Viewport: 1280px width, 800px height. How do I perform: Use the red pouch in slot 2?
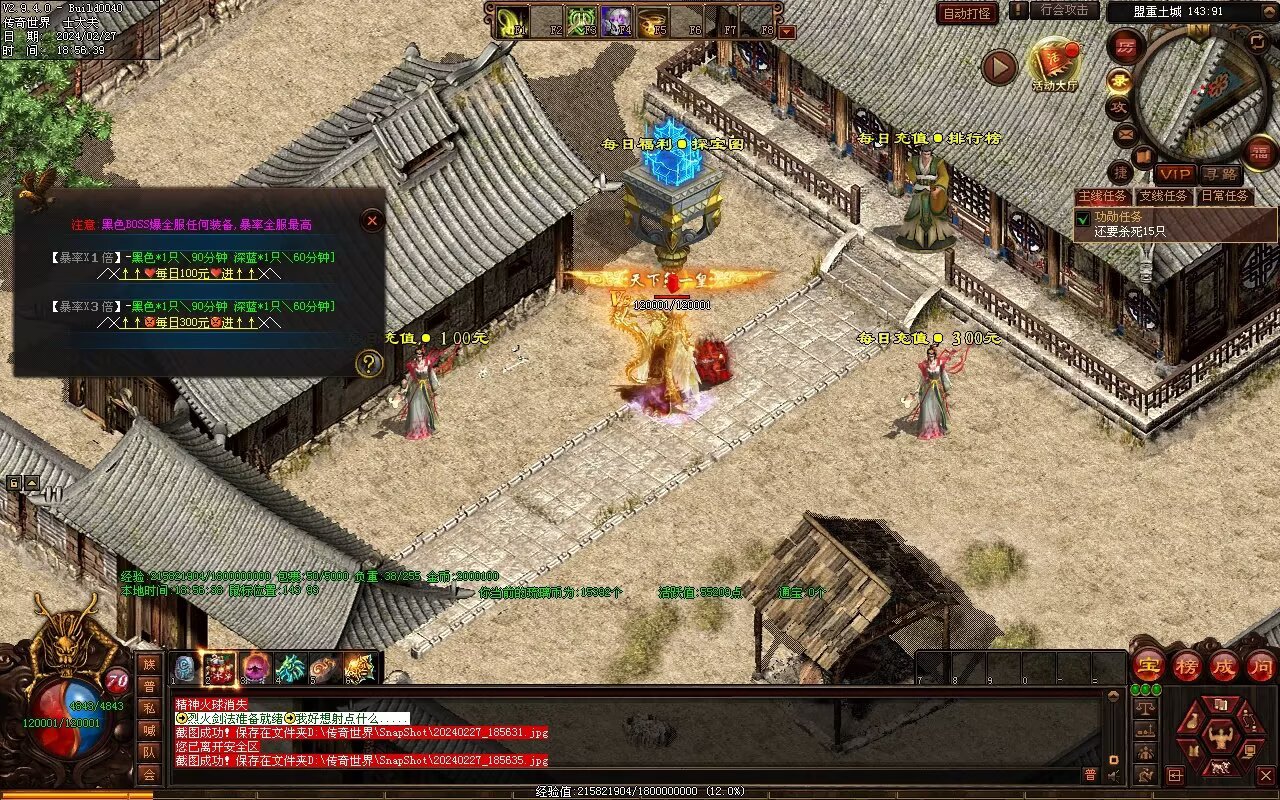pyautogui.click(x=219, y=667)
